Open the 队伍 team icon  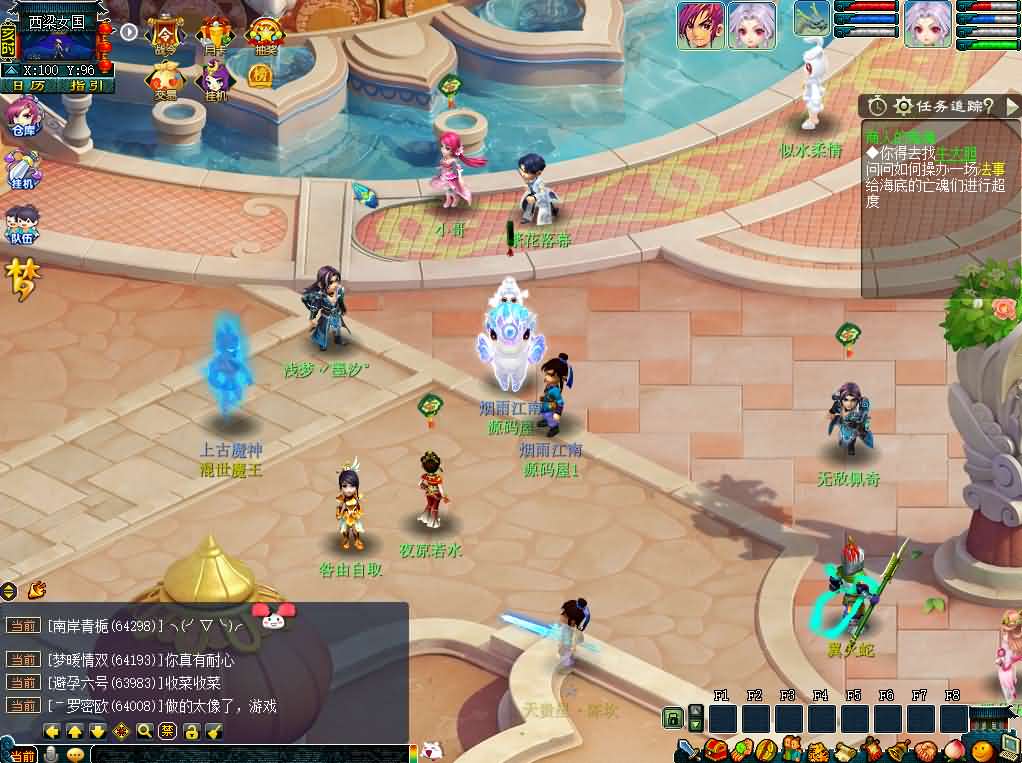(22, 224)
